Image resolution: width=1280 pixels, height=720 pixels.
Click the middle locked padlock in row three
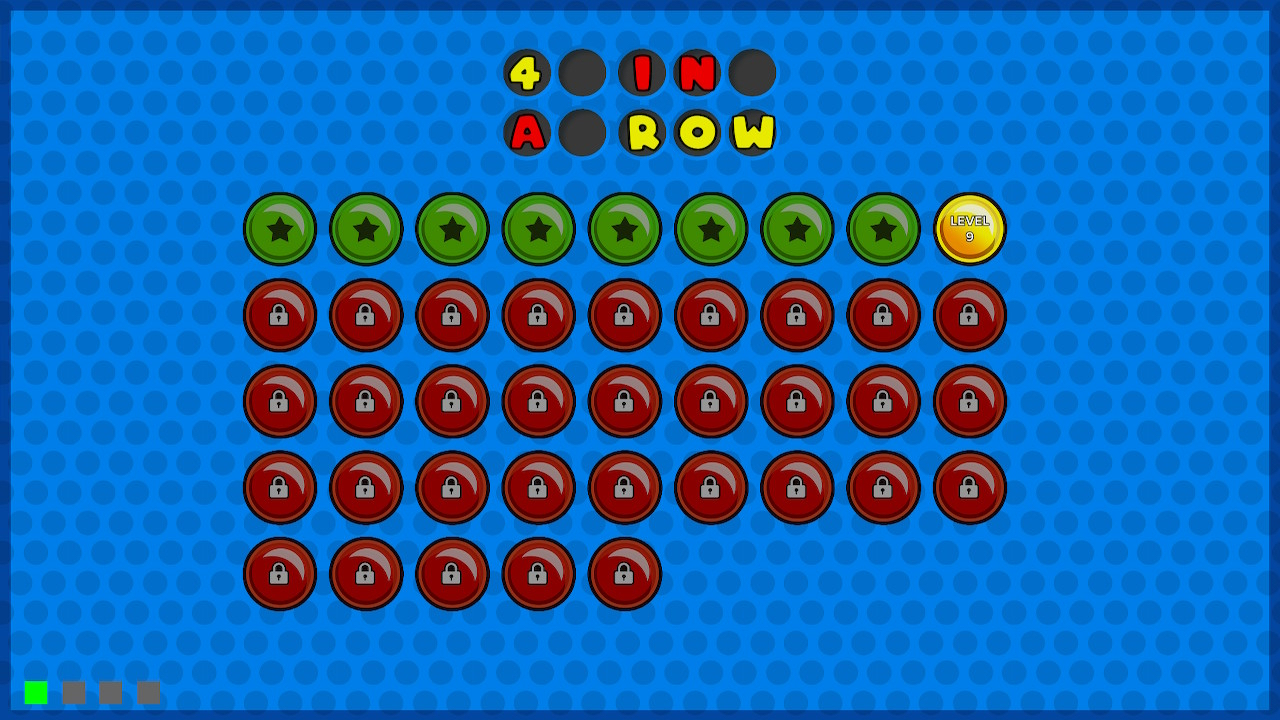(624, 402)
